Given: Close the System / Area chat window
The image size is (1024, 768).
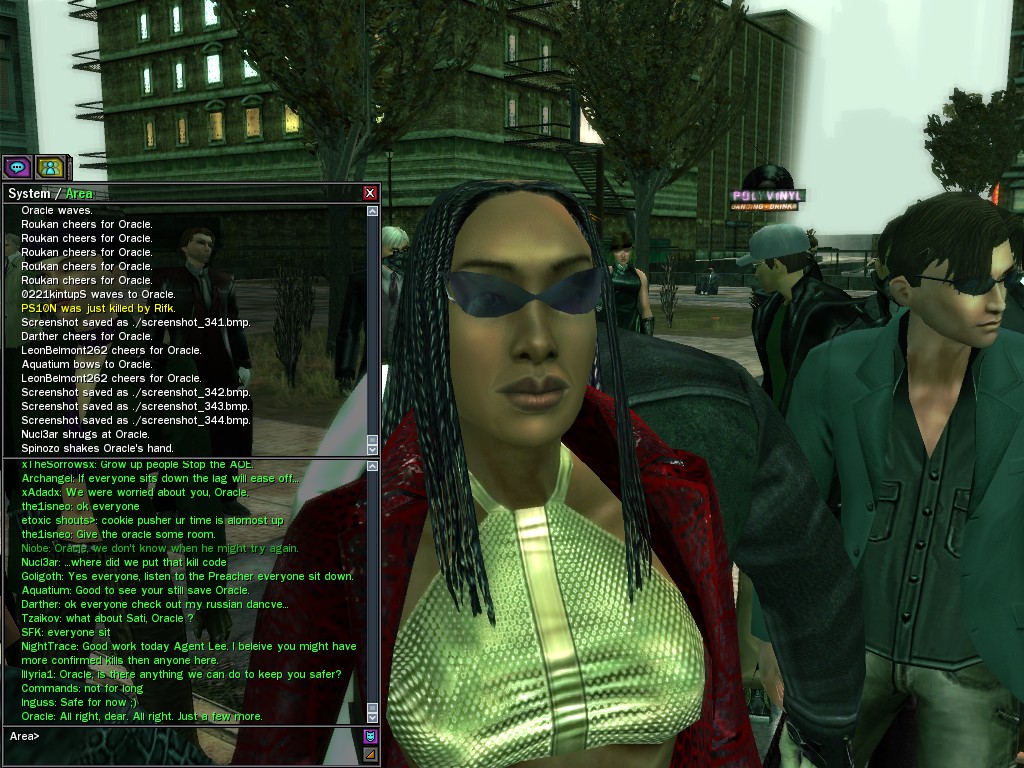Looking at the screenshot, I should [370, 193].
